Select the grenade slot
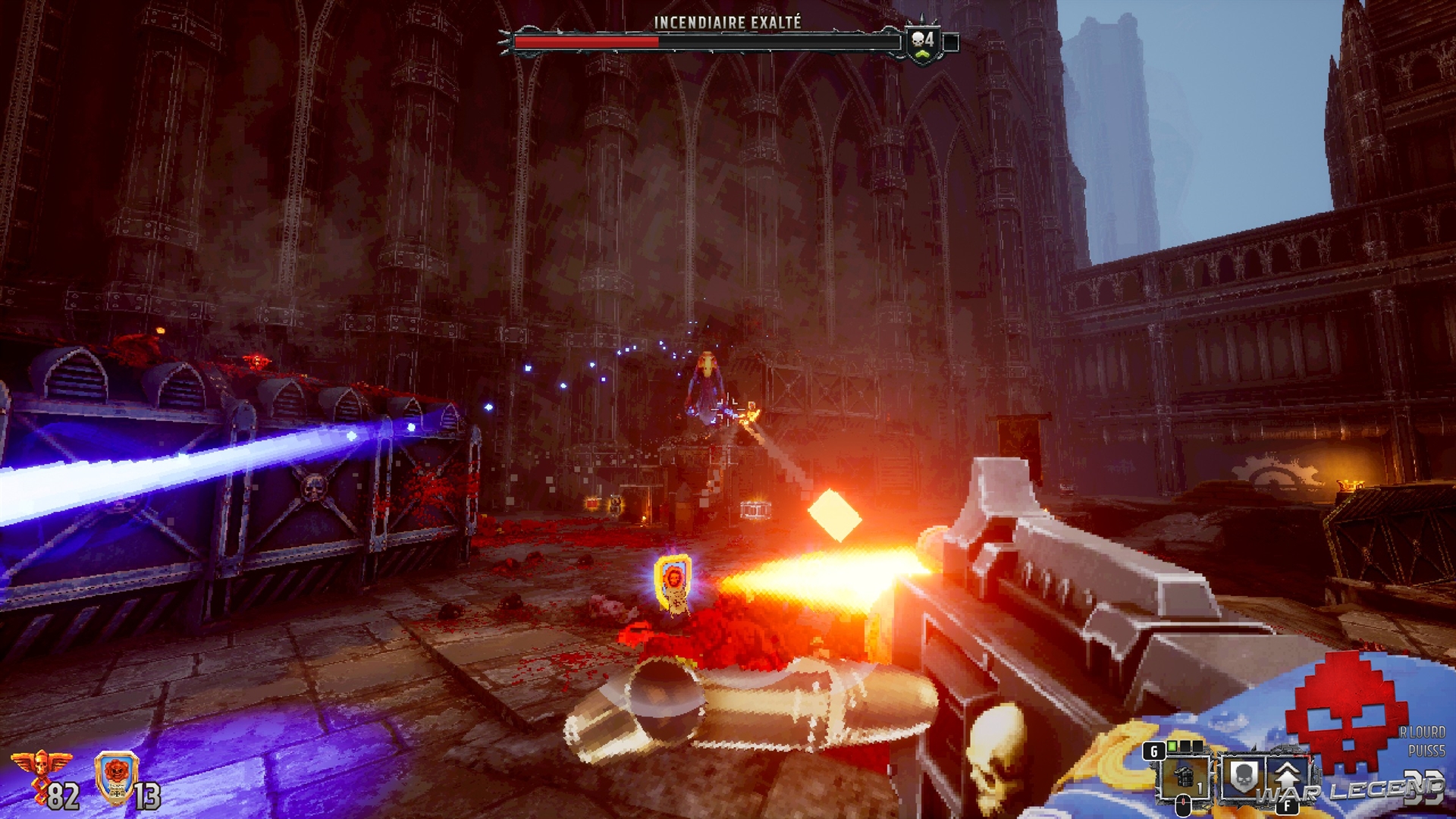The image size is (1456, 819). click(x=1185, y=777)
